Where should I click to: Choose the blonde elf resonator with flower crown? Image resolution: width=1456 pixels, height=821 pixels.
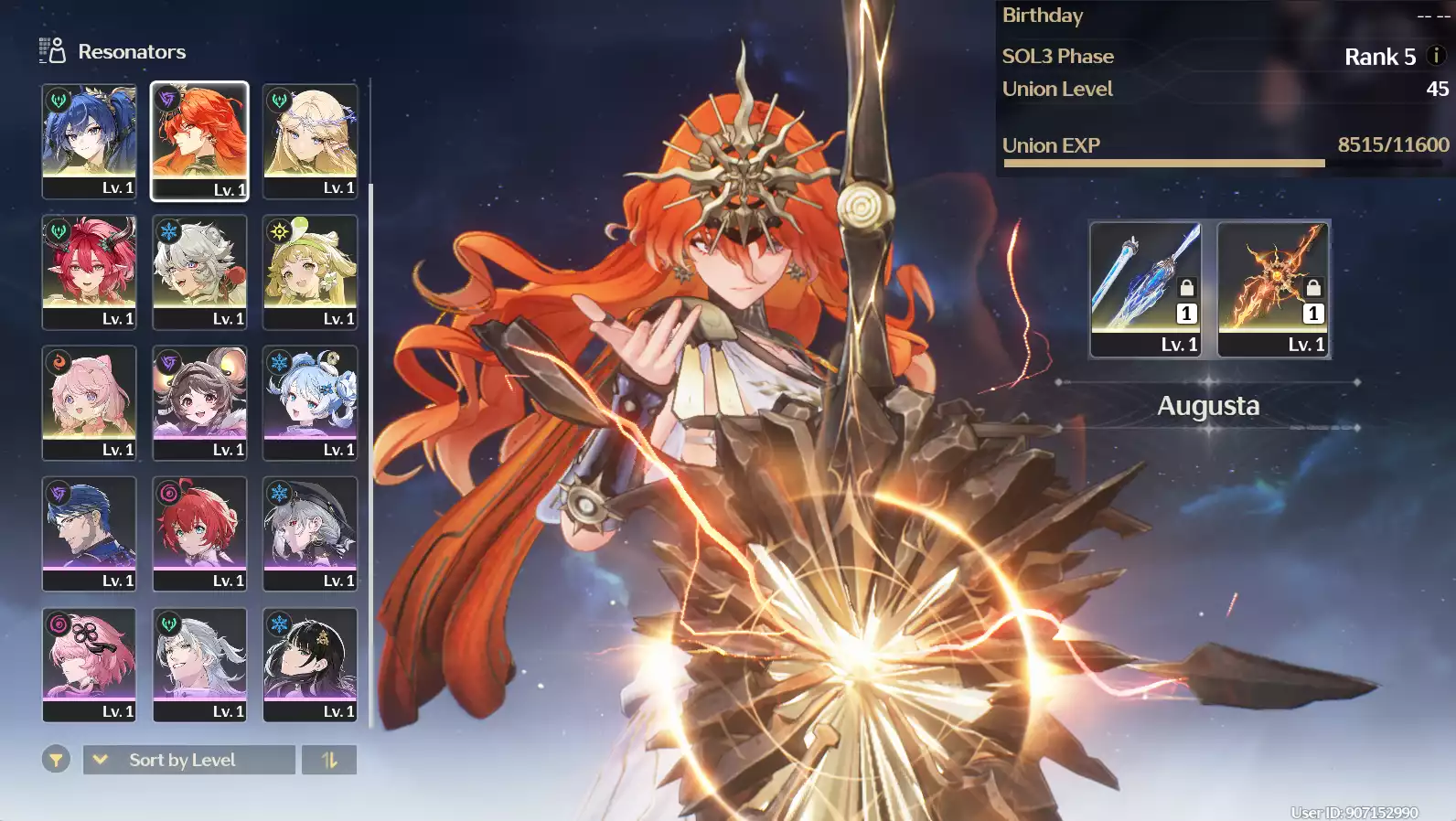310,140
